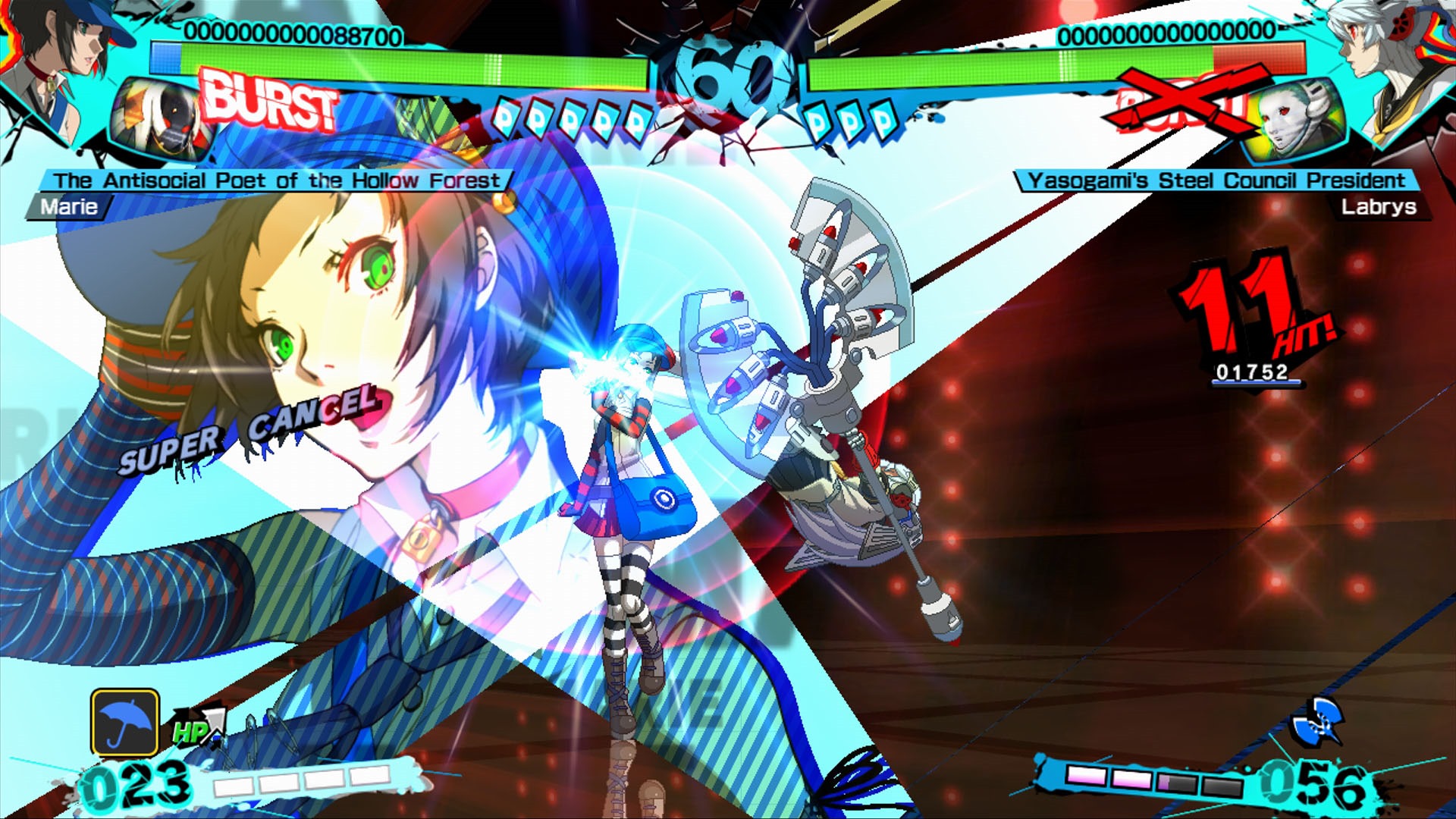Image resolution: width=1456 pixels, height=819 pixels.
Task: Select the blue umbrella weather icon
Action: pyautogui.click(x=125, y=723)
